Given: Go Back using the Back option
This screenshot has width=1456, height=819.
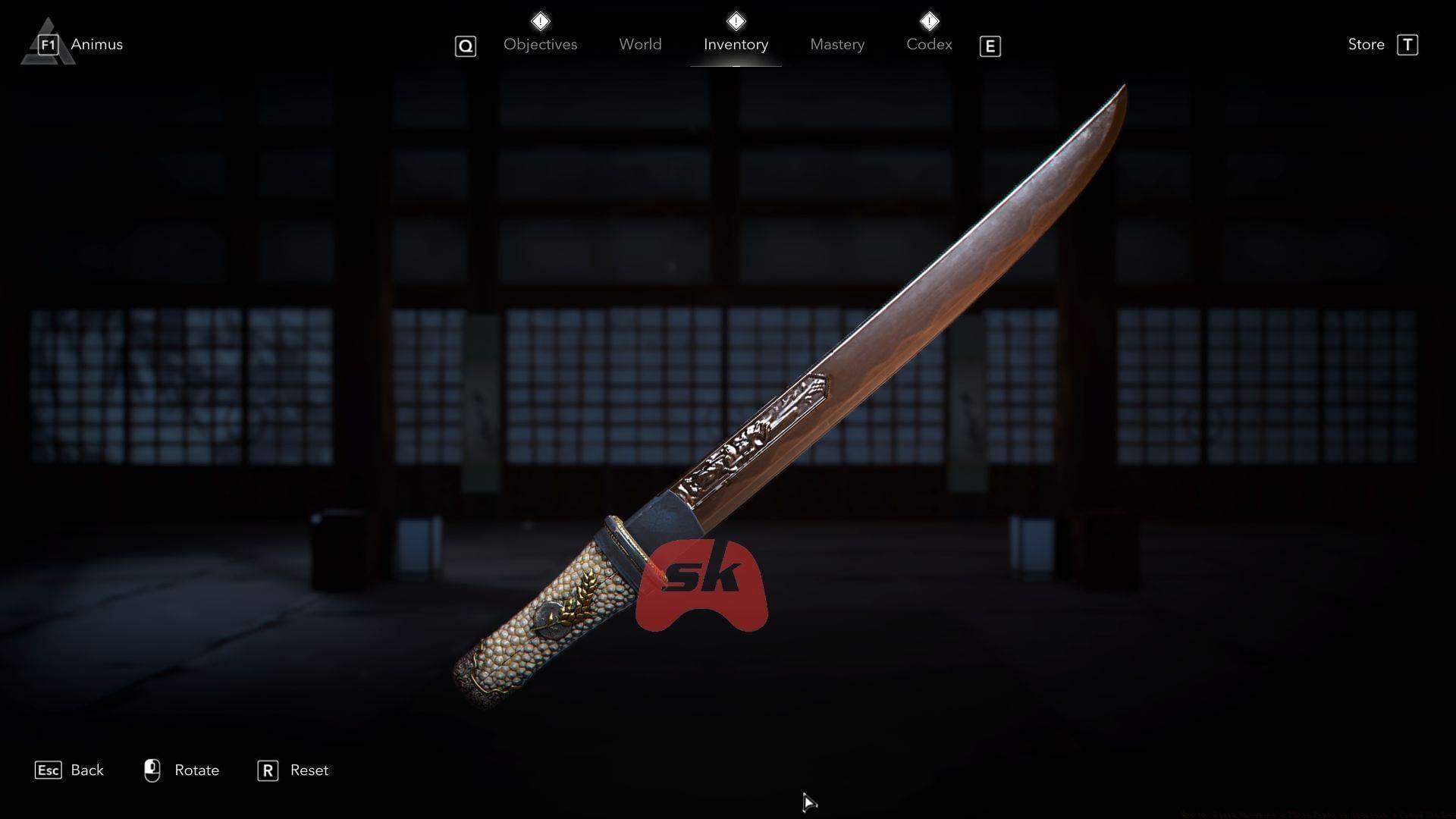Looking at the screenshot, I should click(86, 770).
